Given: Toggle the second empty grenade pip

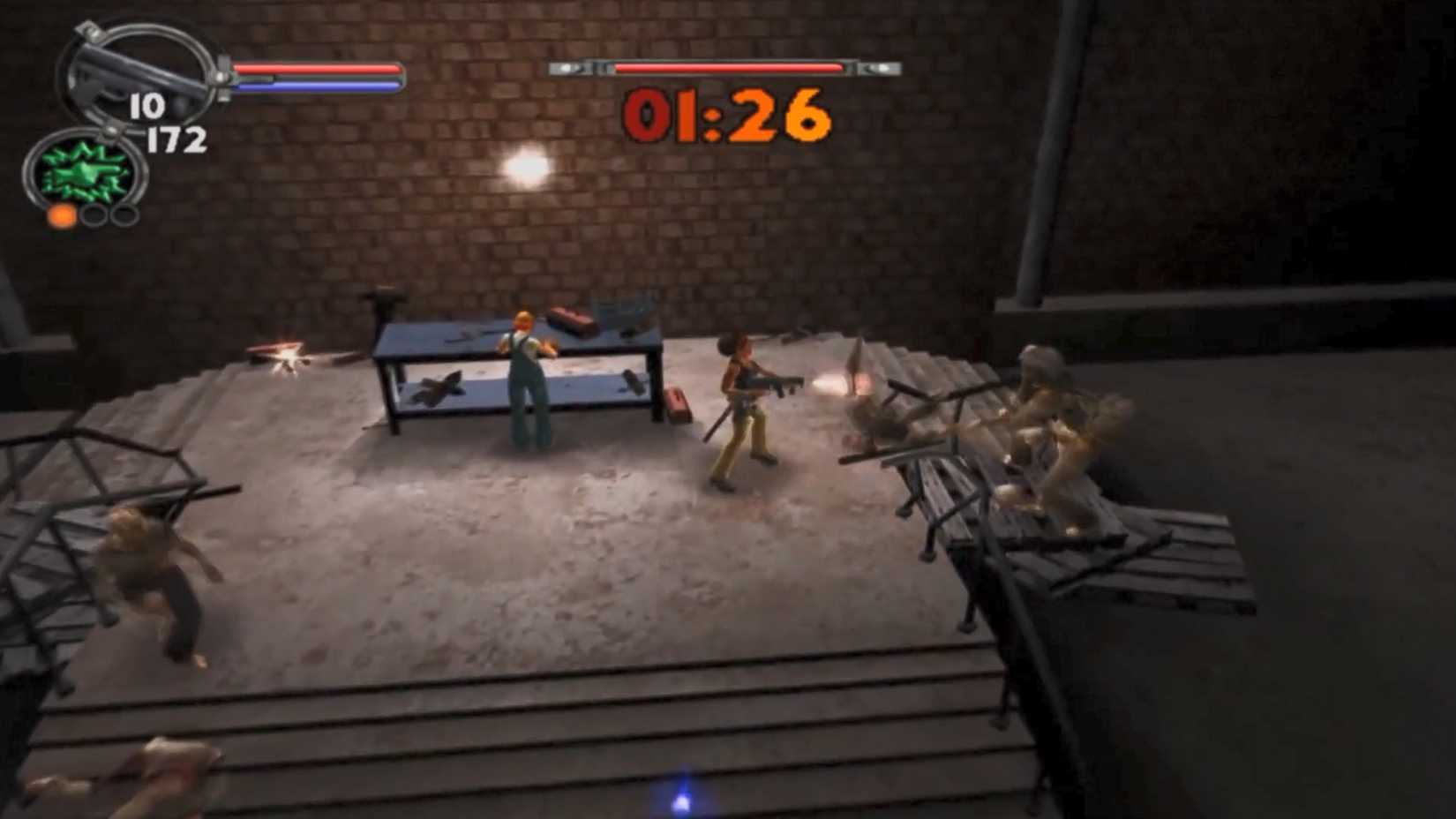Looking at the screenshot, I should pyautogui.click(x=124, y=215).
